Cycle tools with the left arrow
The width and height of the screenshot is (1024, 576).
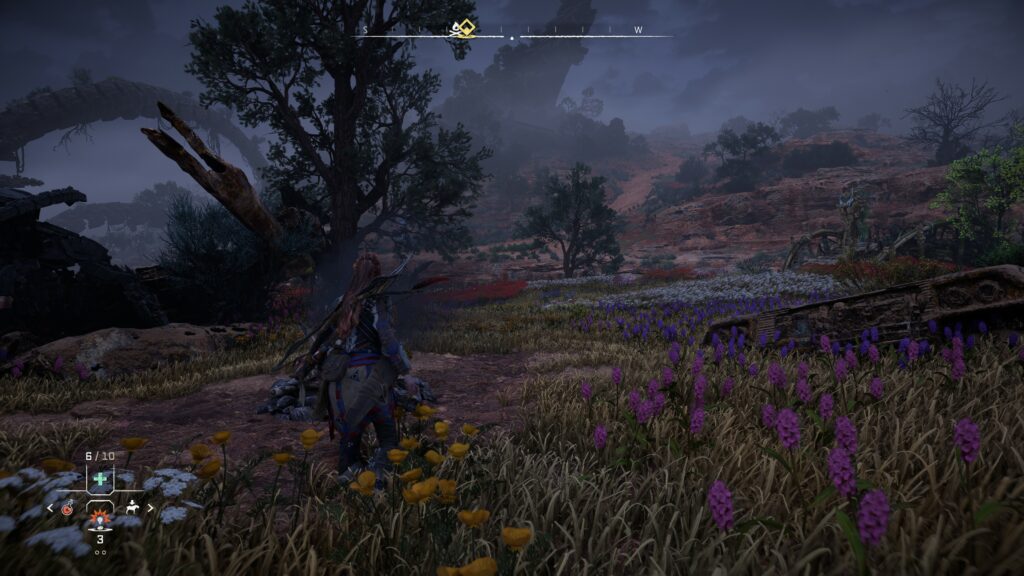[51, 508]
